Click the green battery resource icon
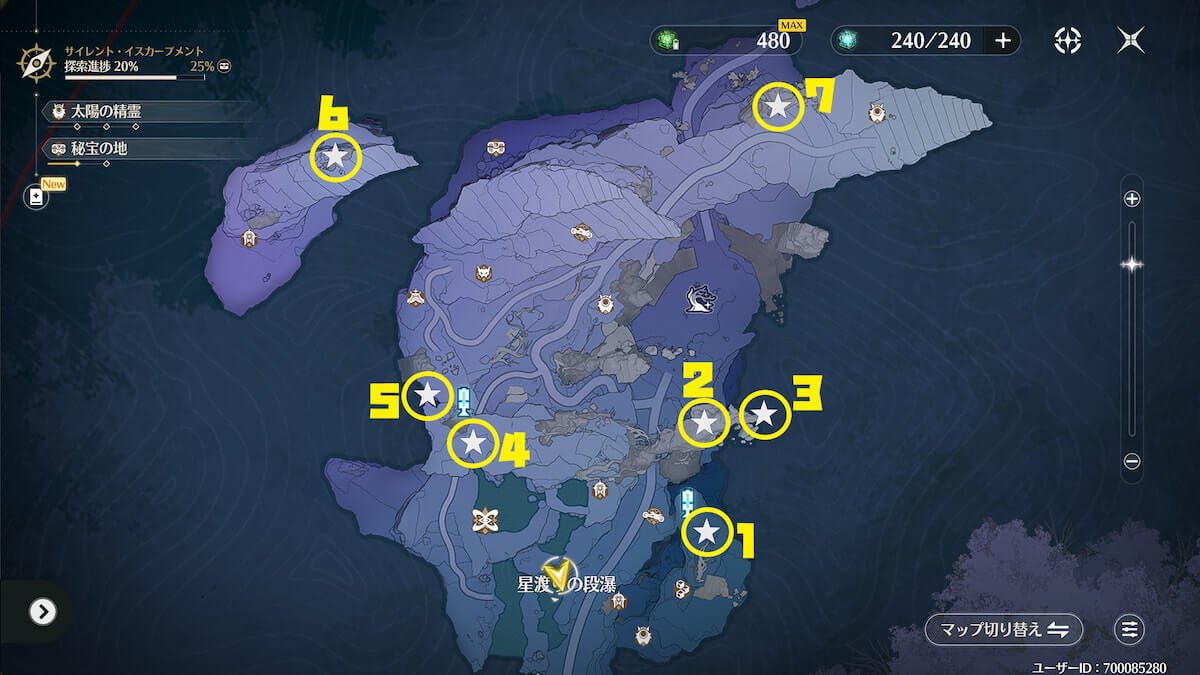The height and width of the screenshot is (675, 1200). (x=667, y=41)
